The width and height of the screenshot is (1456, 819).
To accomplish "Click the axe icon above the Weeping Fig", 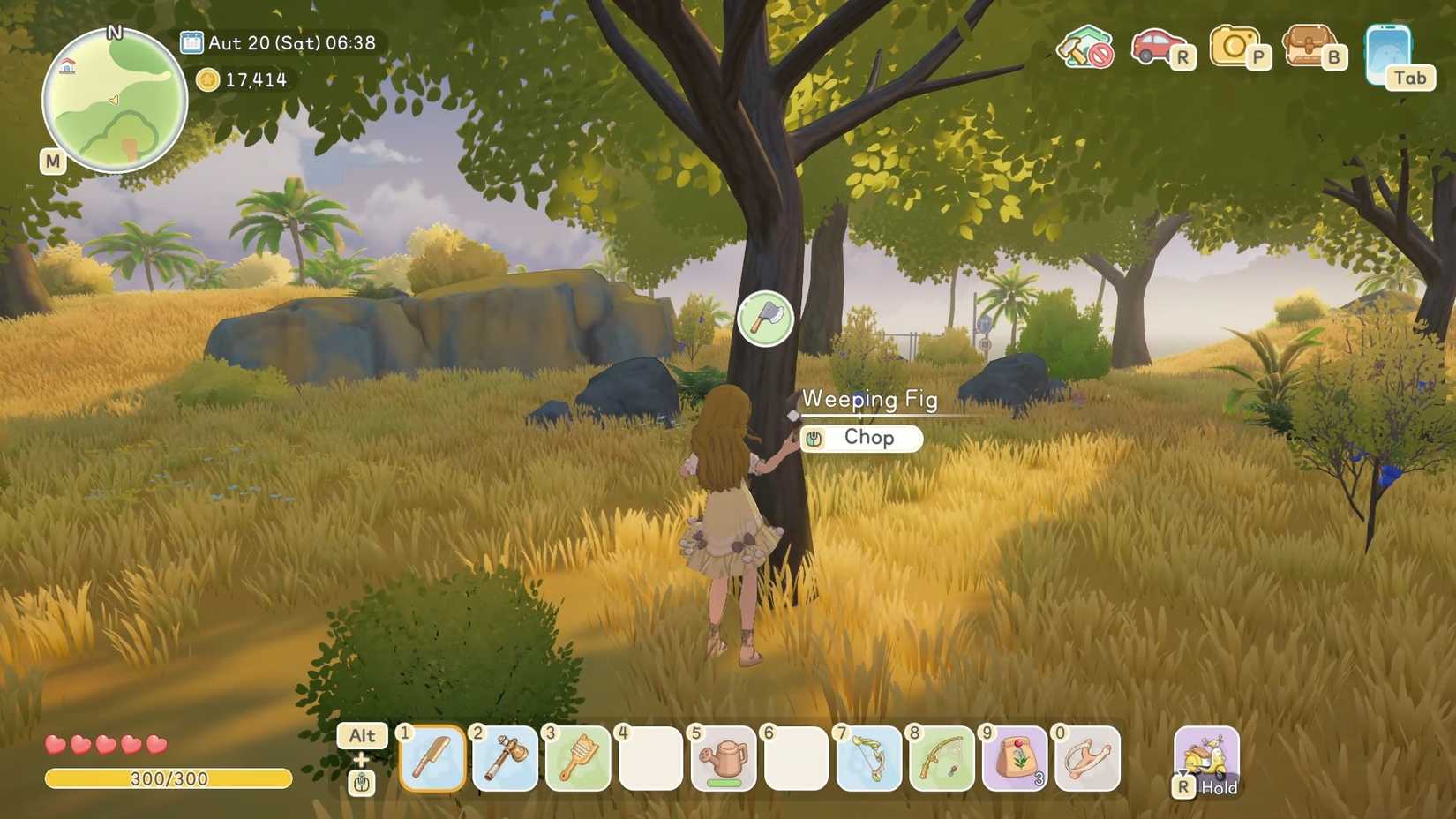I will tap(764, 318).
